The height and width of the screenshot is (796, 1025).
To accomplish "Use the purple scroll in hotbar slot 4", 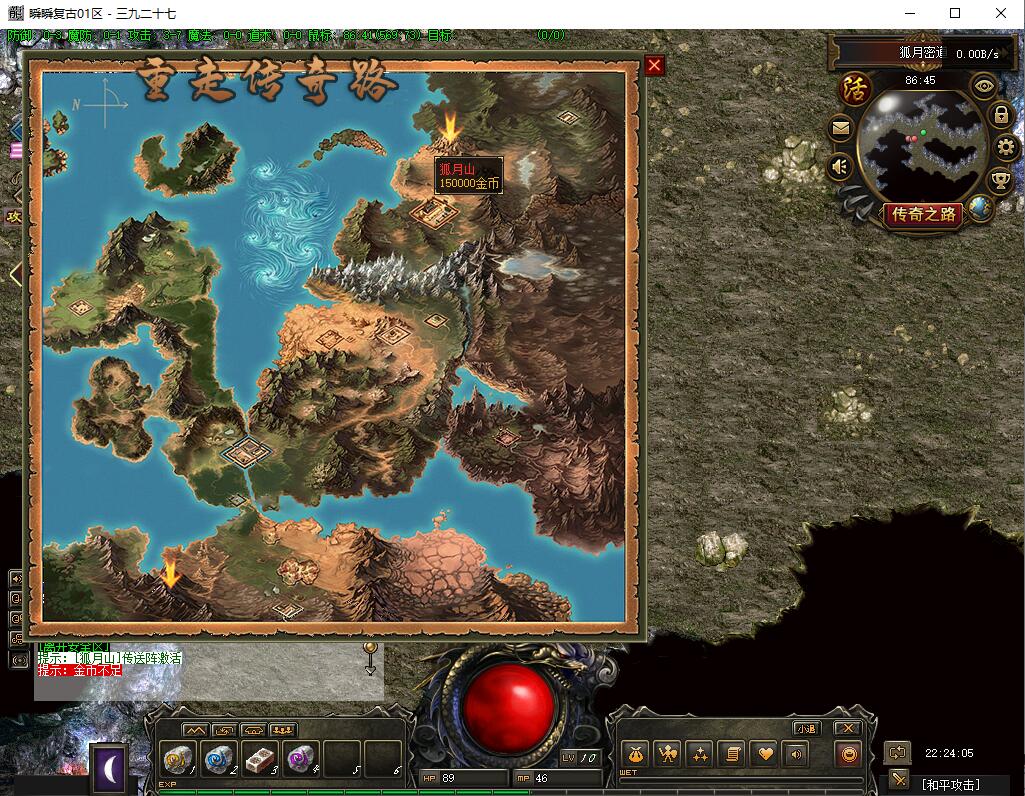I will tap(300, 759).
